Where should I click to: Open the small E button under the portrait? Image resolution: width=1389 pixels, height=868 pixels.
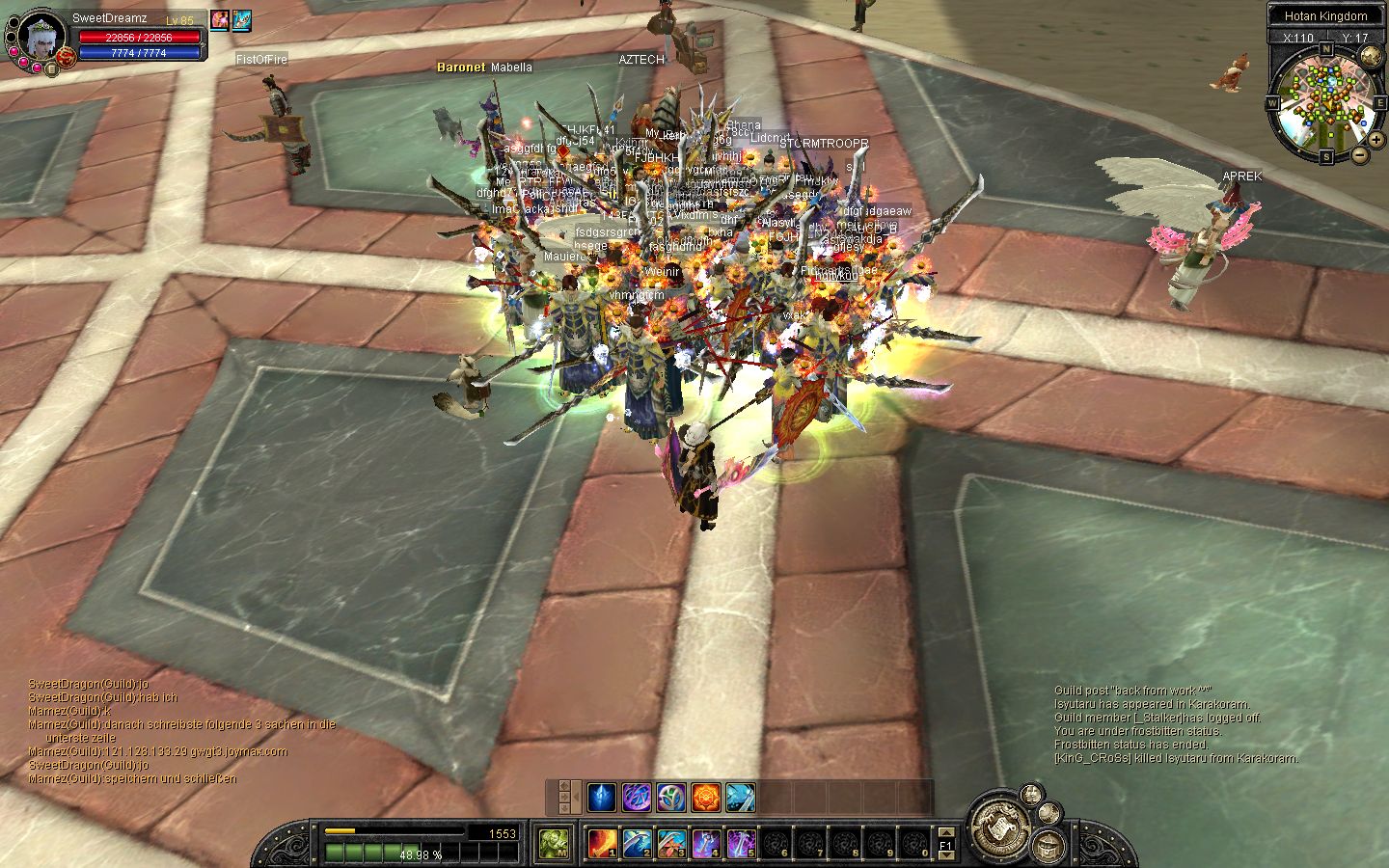click(52, 68)
